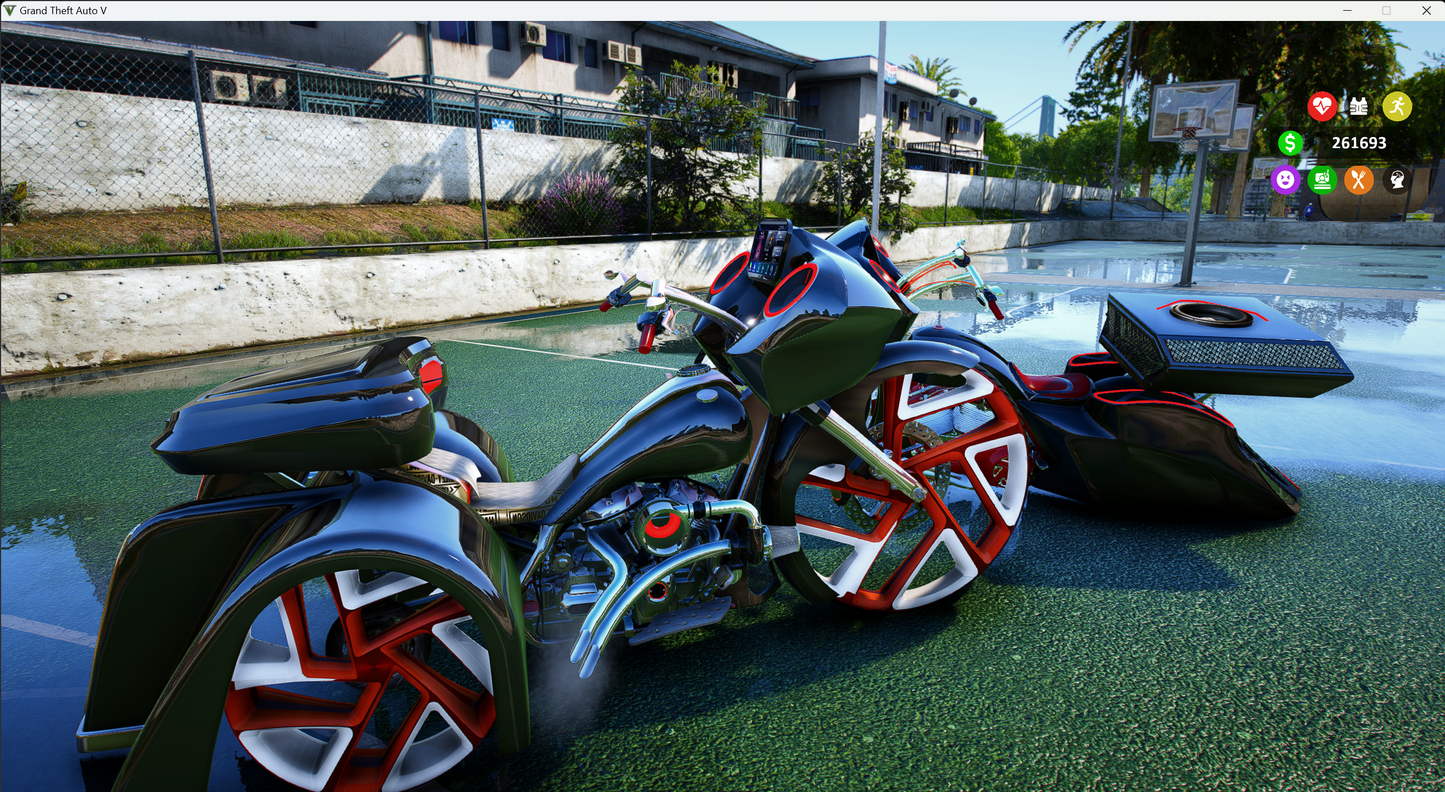Click the yellow running stamina icon

click(1397, 106)
